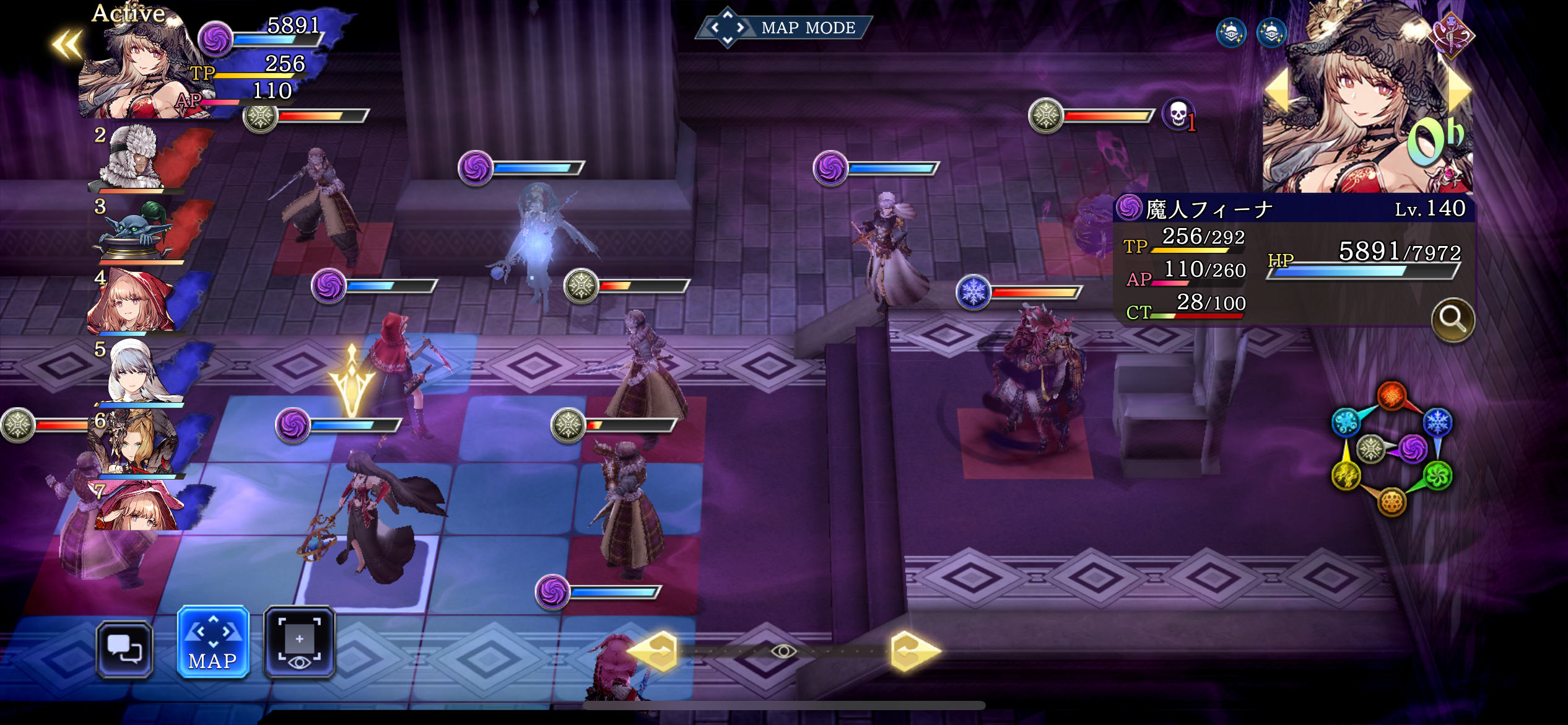
Task: Select the red-hooded girl in turn slot 4
Action: (x=133, y=301)
